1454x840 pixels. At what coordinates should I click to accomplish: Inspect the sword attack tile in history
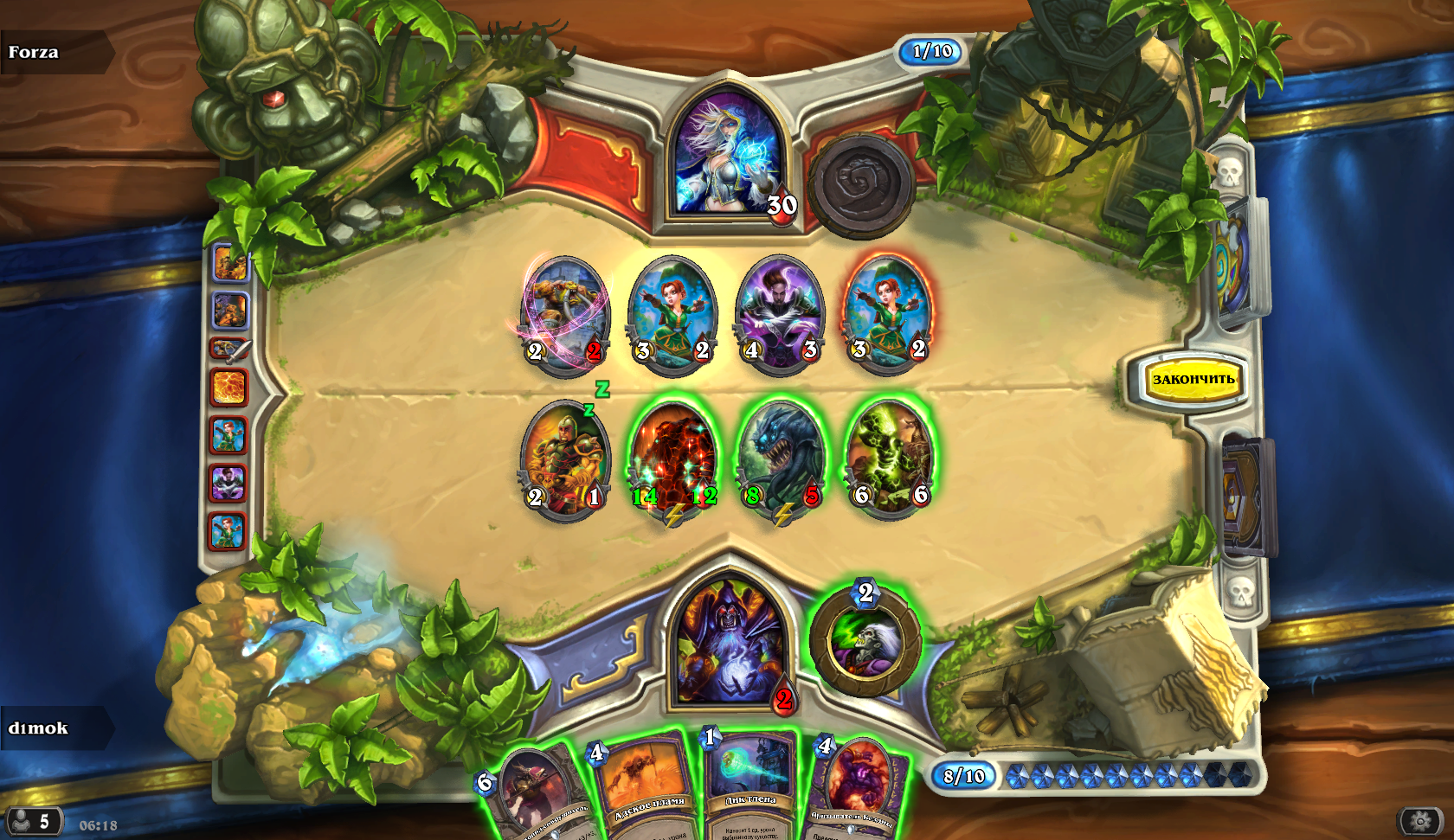click(229, 349)
